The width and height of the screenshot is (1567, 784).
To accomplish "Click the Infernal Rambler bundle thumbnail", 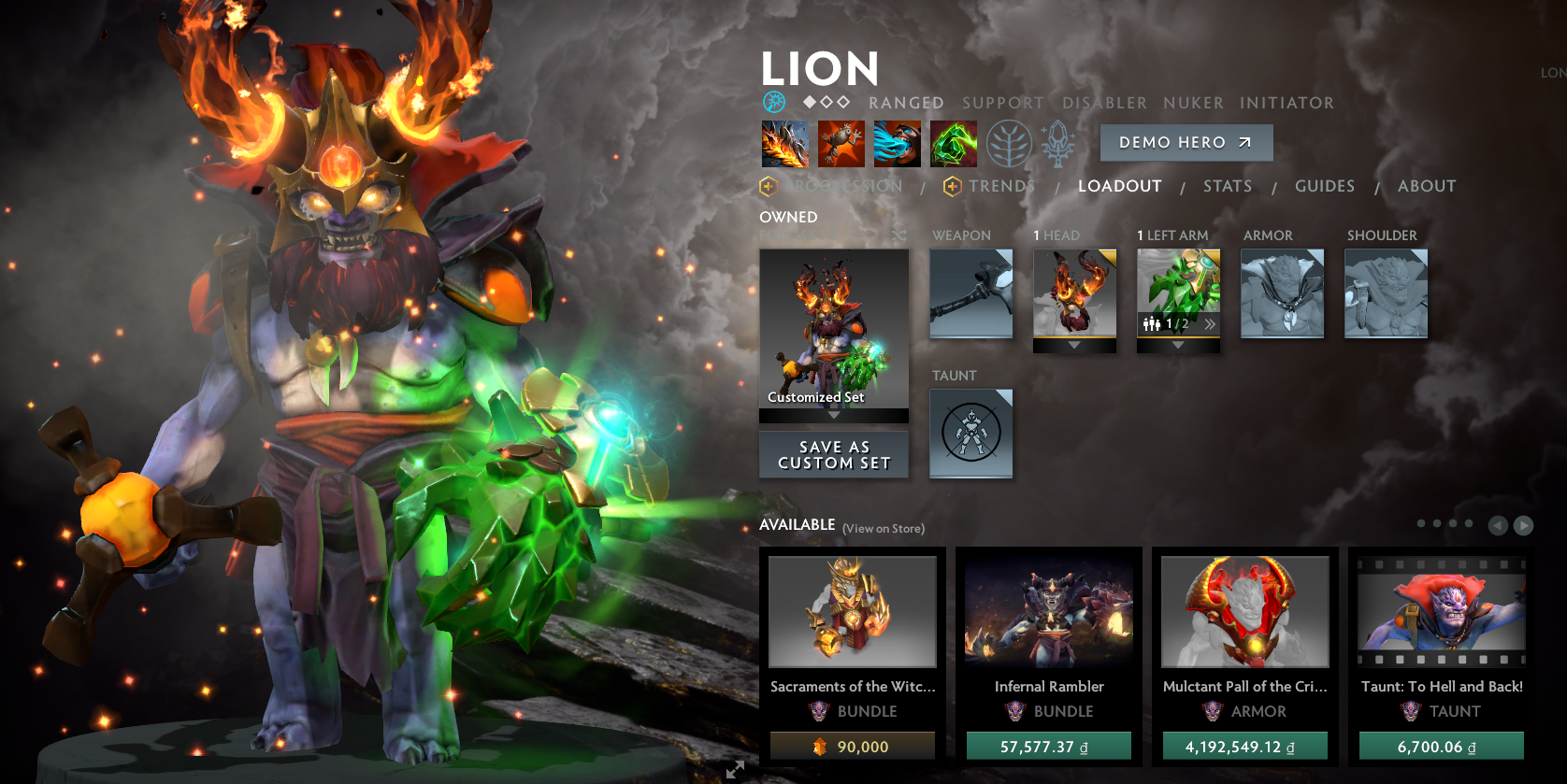I will click(1048, 611).
